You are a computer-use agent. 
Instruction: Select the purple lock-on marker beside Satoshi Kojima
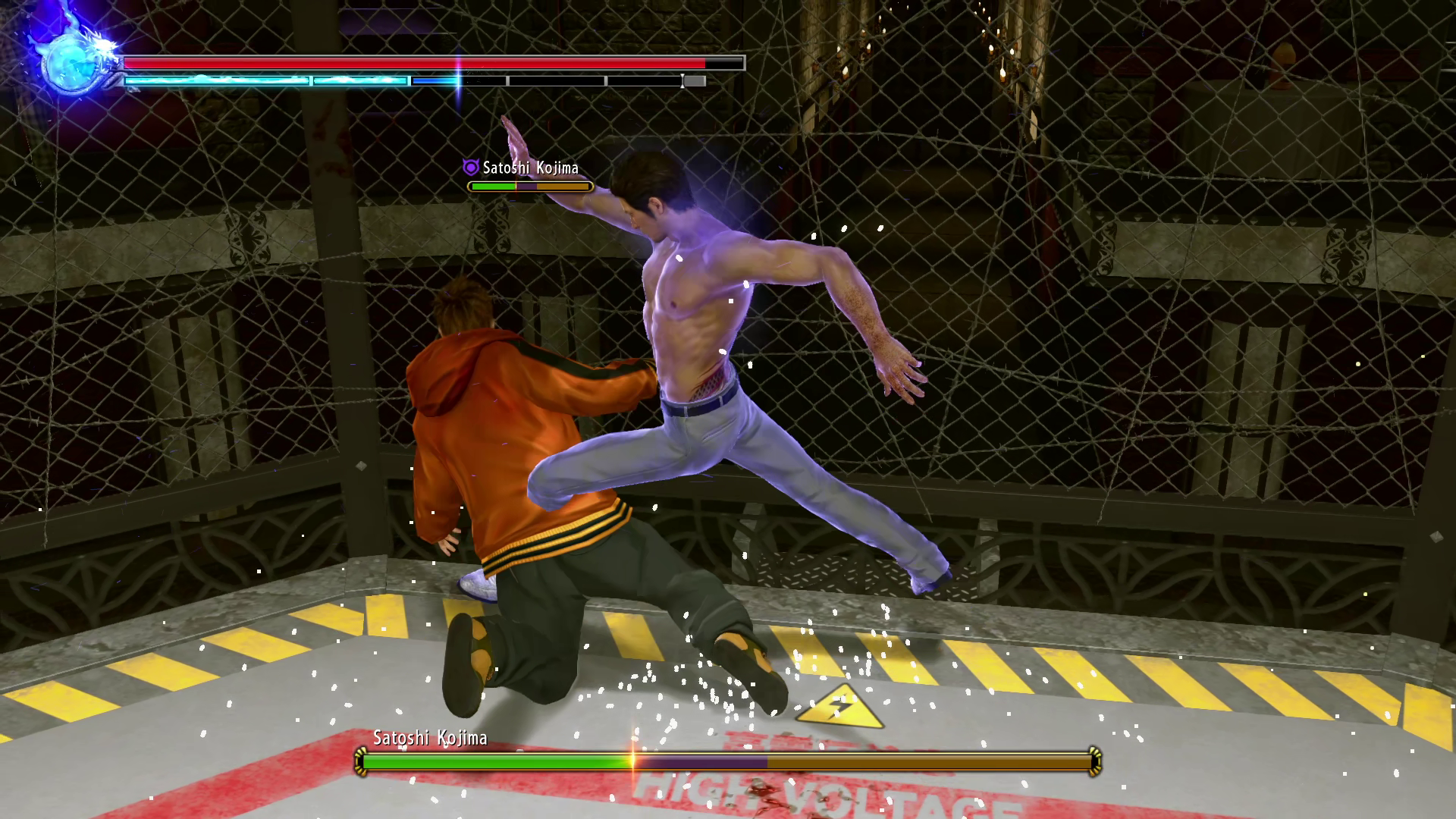coord(471,168)
